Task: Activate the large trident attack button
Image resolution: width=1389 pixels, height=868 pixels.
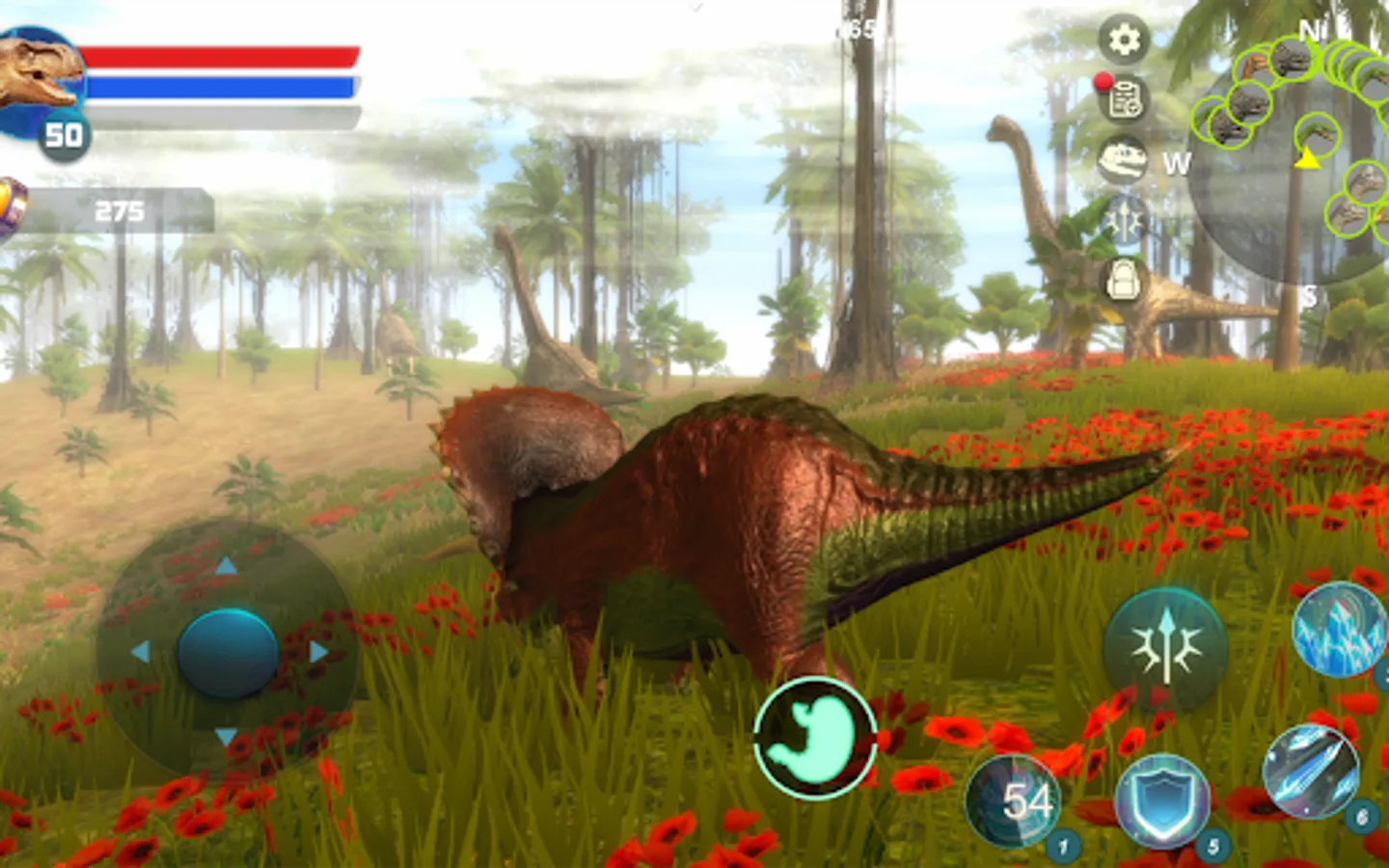Action: [x=1164, y=648]
